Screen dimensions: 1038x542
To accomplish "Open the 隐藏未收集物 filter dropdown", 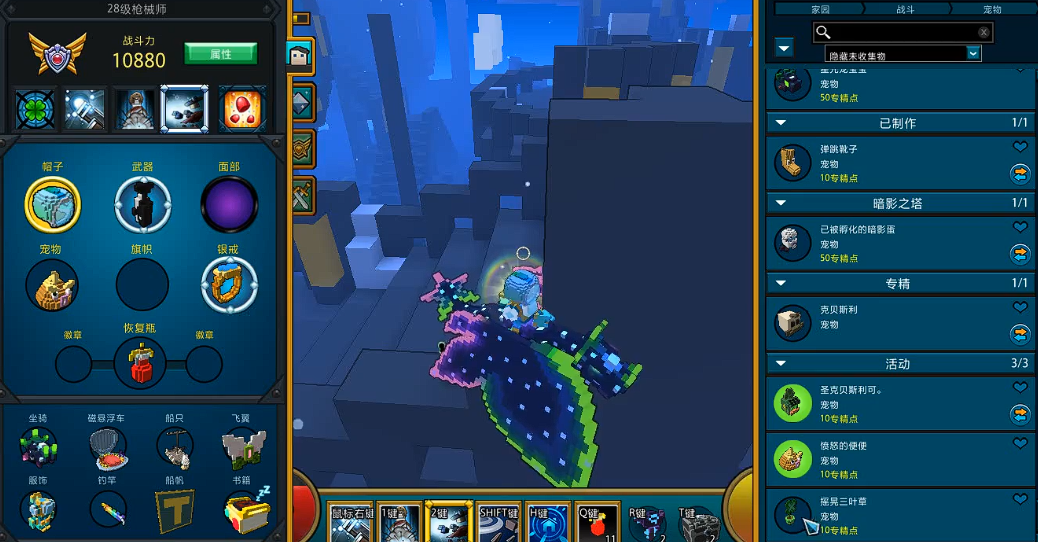I will coord(973,55).
